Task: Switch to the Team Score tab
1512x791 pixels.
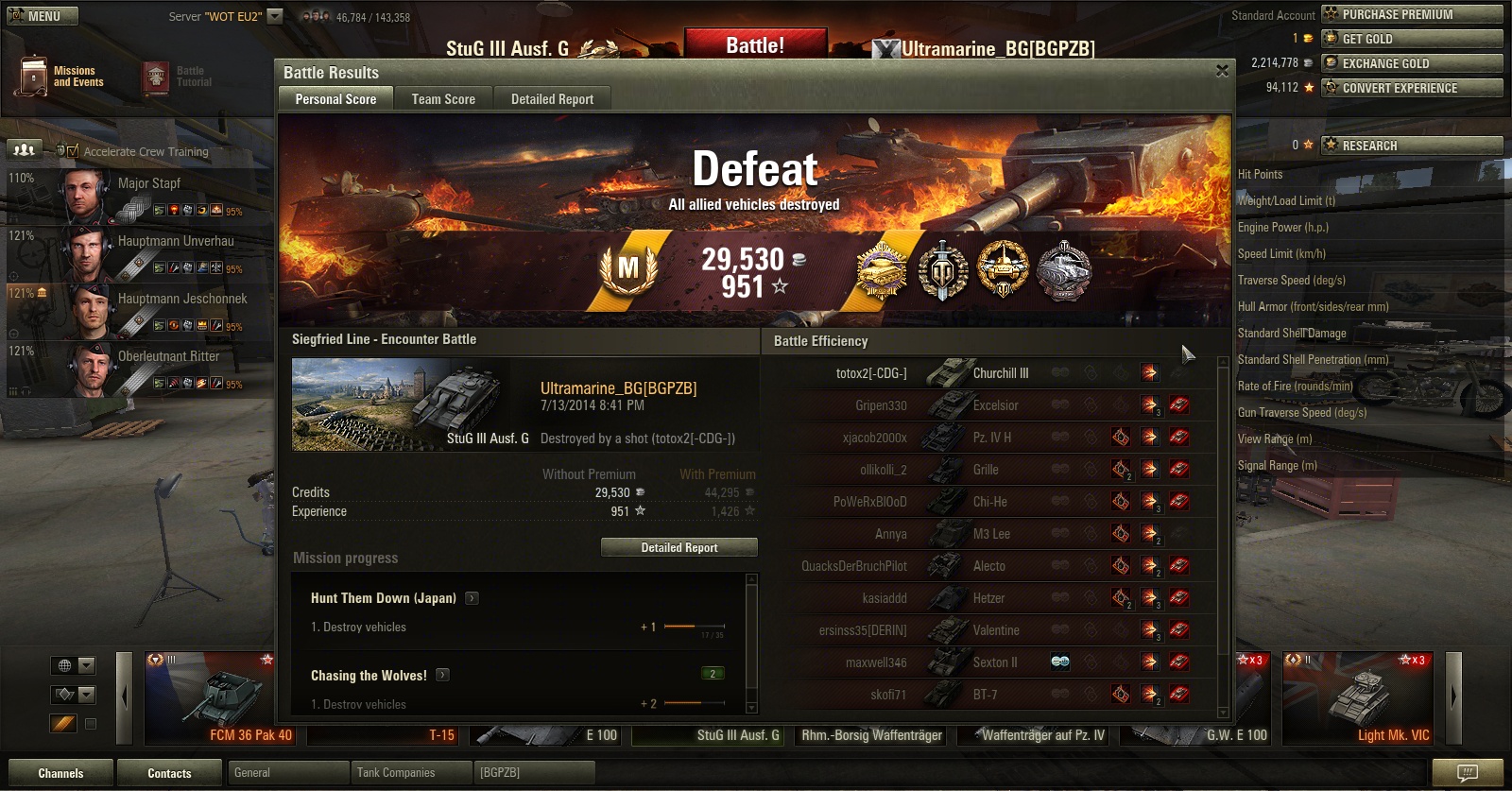Action: (x=443, y=99)
